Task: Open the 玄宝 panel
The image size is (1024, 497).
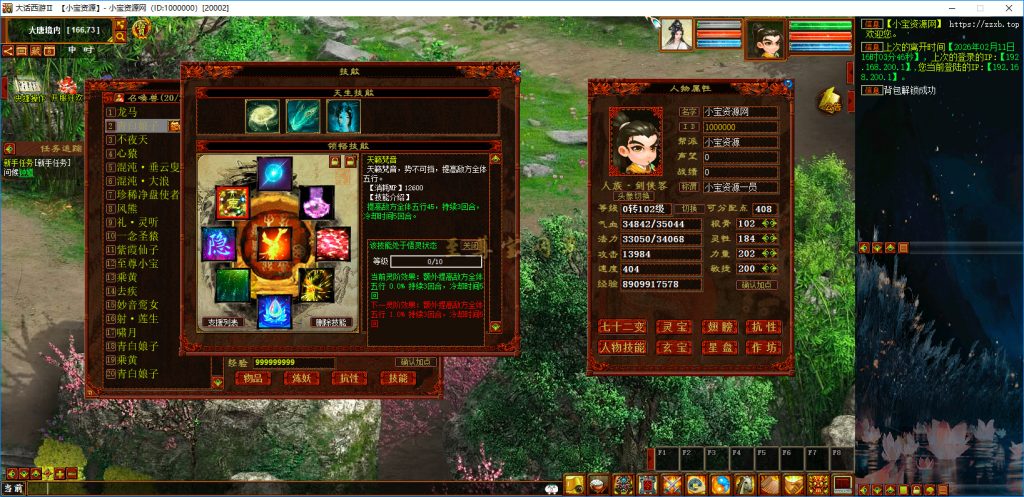Action: (x=673, y=347)
